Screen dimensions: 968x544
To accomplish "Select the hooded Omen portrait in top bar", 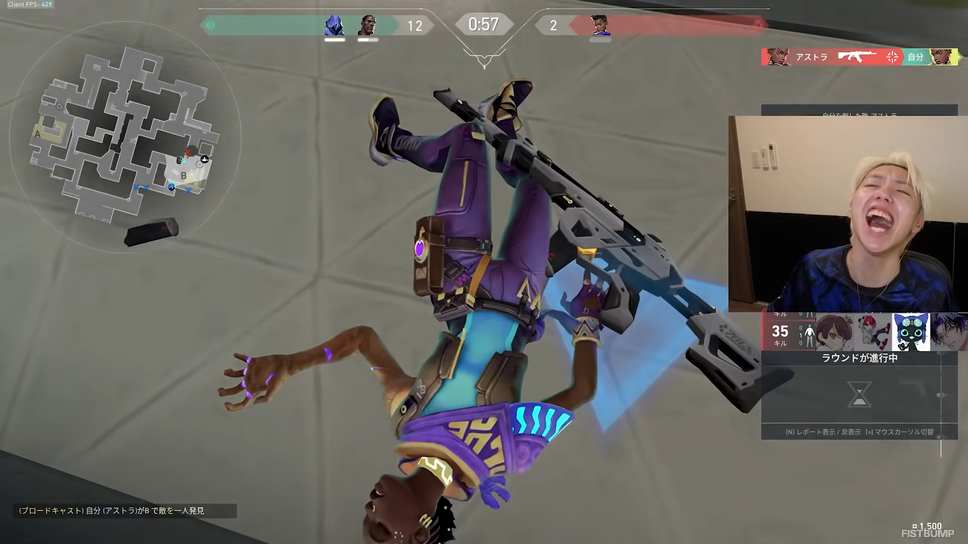I will point(334,25).
